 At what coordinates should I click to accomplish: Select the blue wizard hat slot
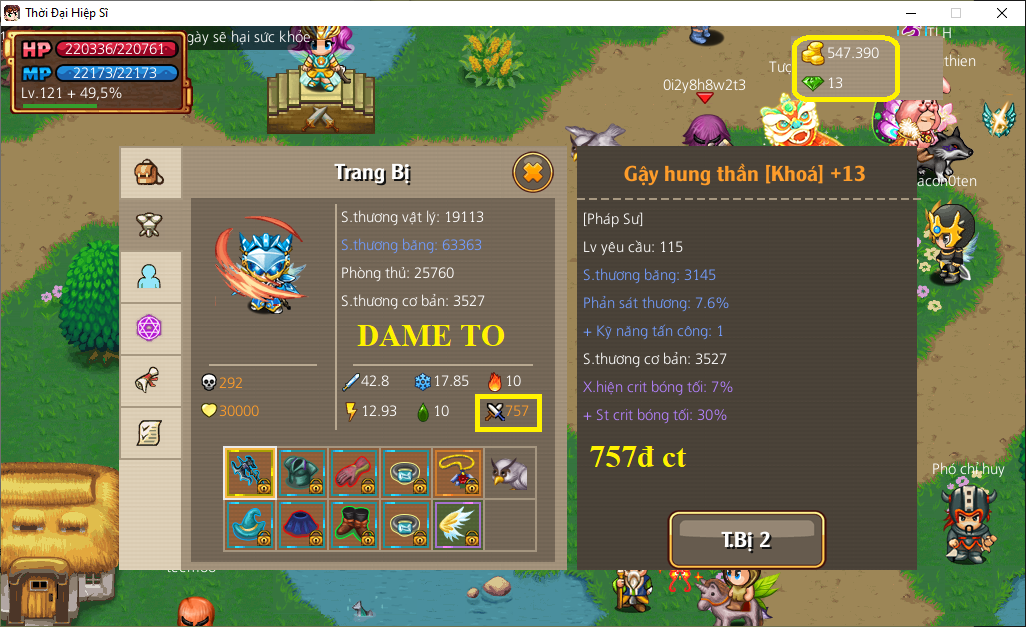click(x=250, y=525)
